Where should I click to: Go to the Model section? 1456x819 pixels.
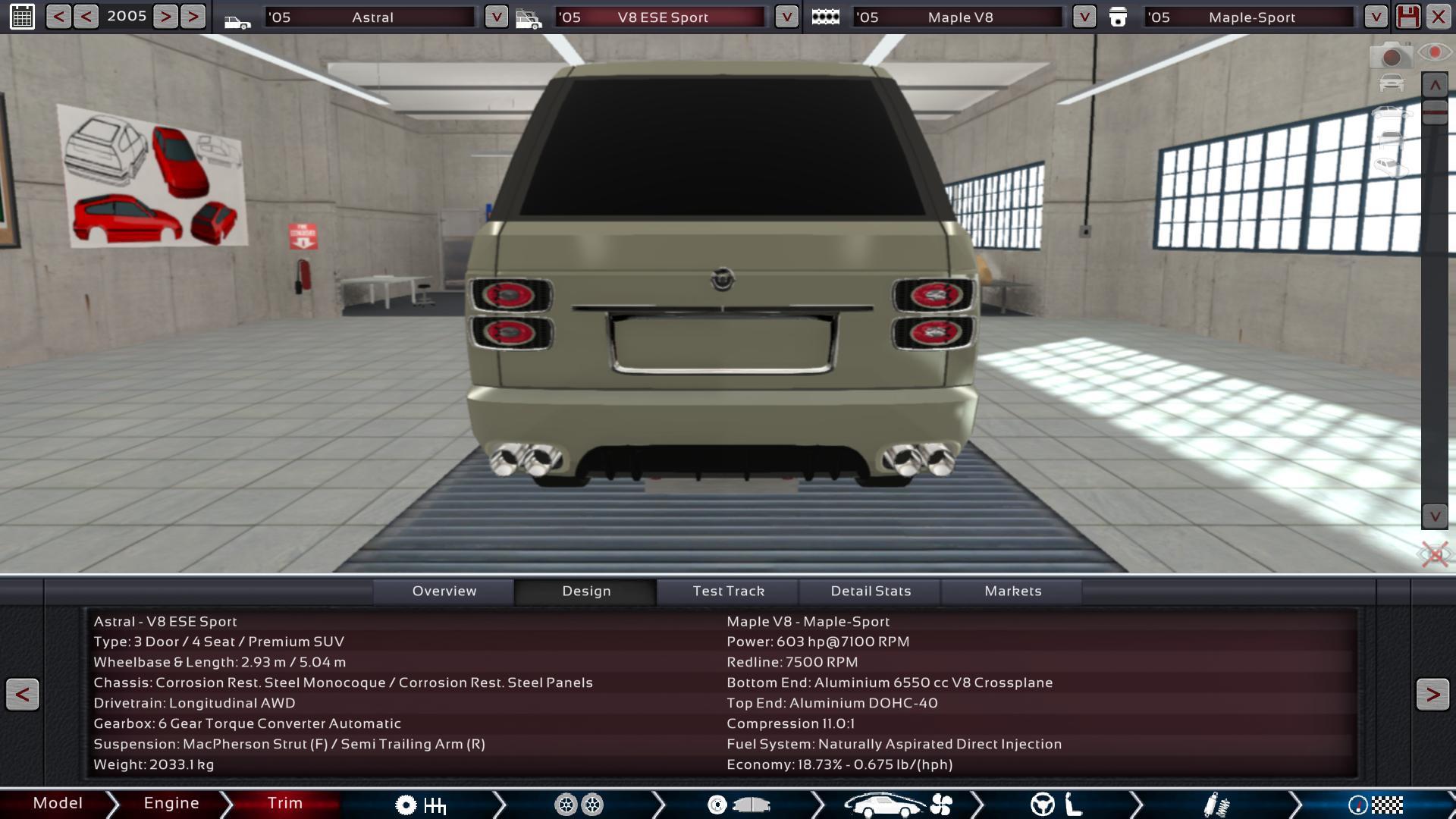(58, 803)
